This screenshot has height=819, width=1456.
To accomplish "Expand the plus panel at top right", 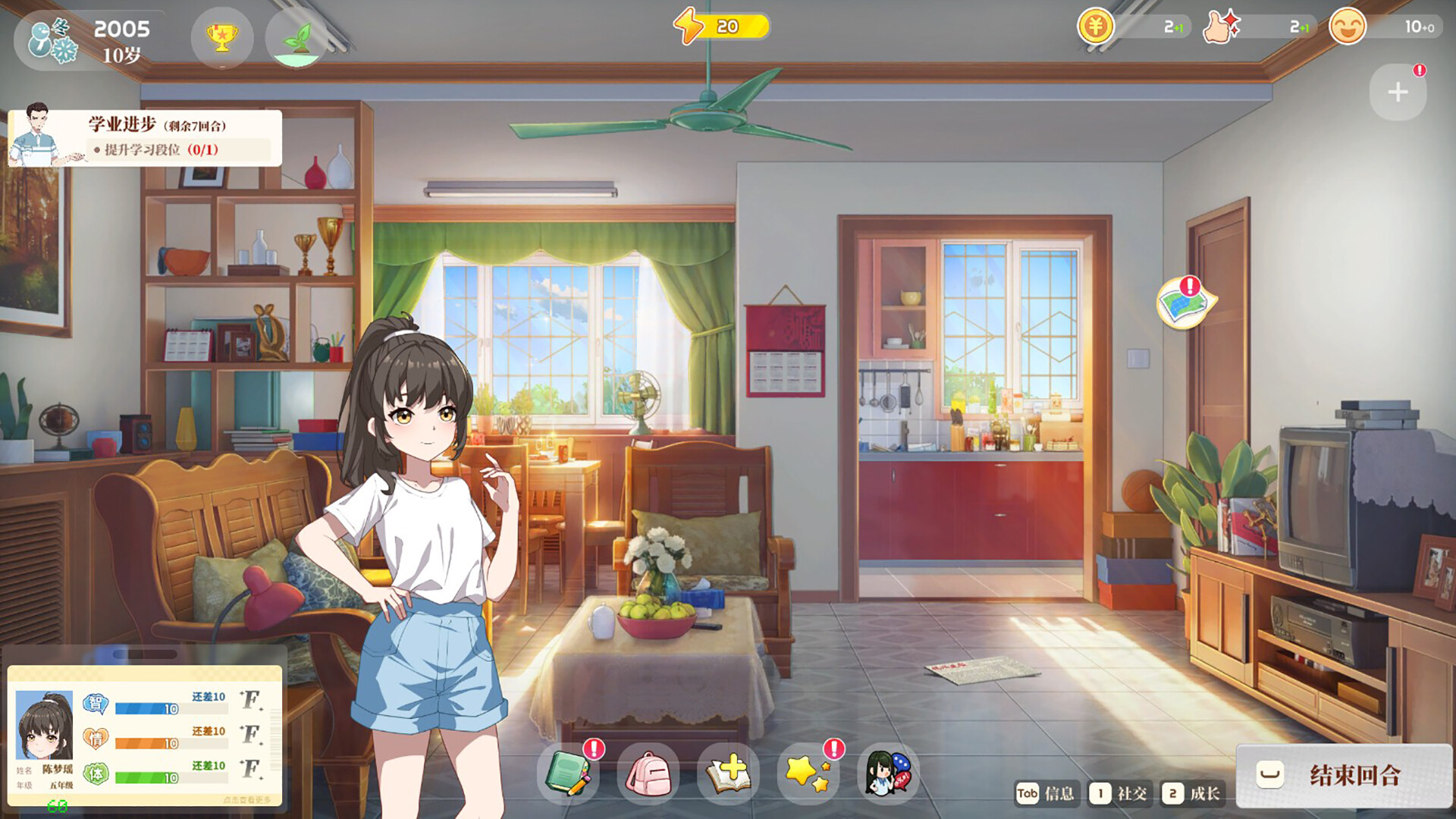I will tap(1398, 92).
